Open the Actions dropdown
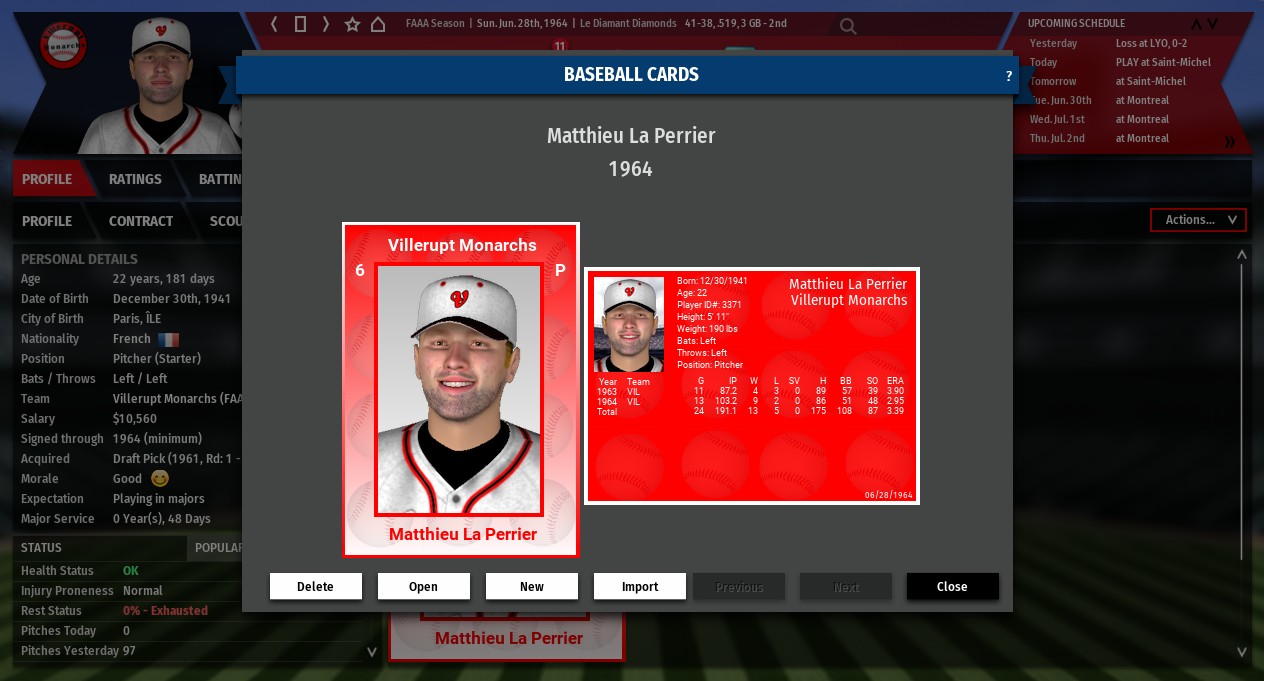Image resolution: width=1264 pixels, height=681 pixels. click(1198, 220)
